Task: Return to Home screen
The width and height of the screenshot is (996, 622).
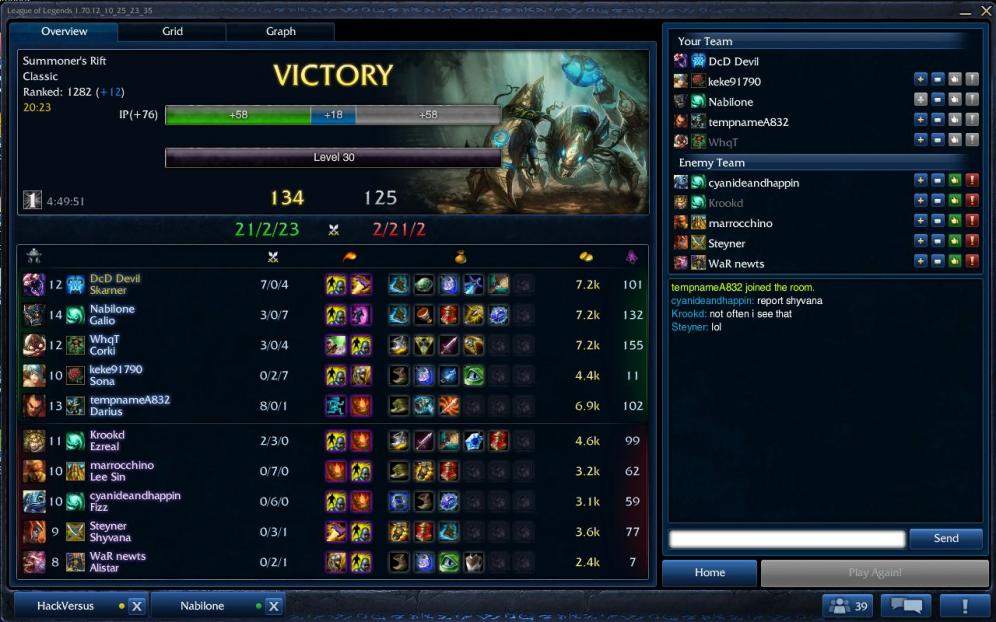Action: coord(710,573)
